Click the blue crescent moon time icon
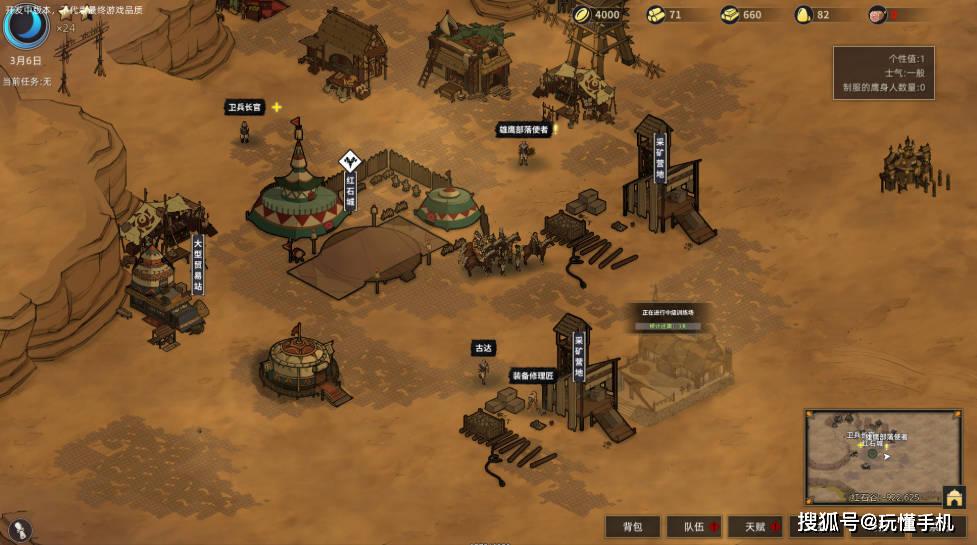Viewport: 977px width, 545px height. coord(25,26)
